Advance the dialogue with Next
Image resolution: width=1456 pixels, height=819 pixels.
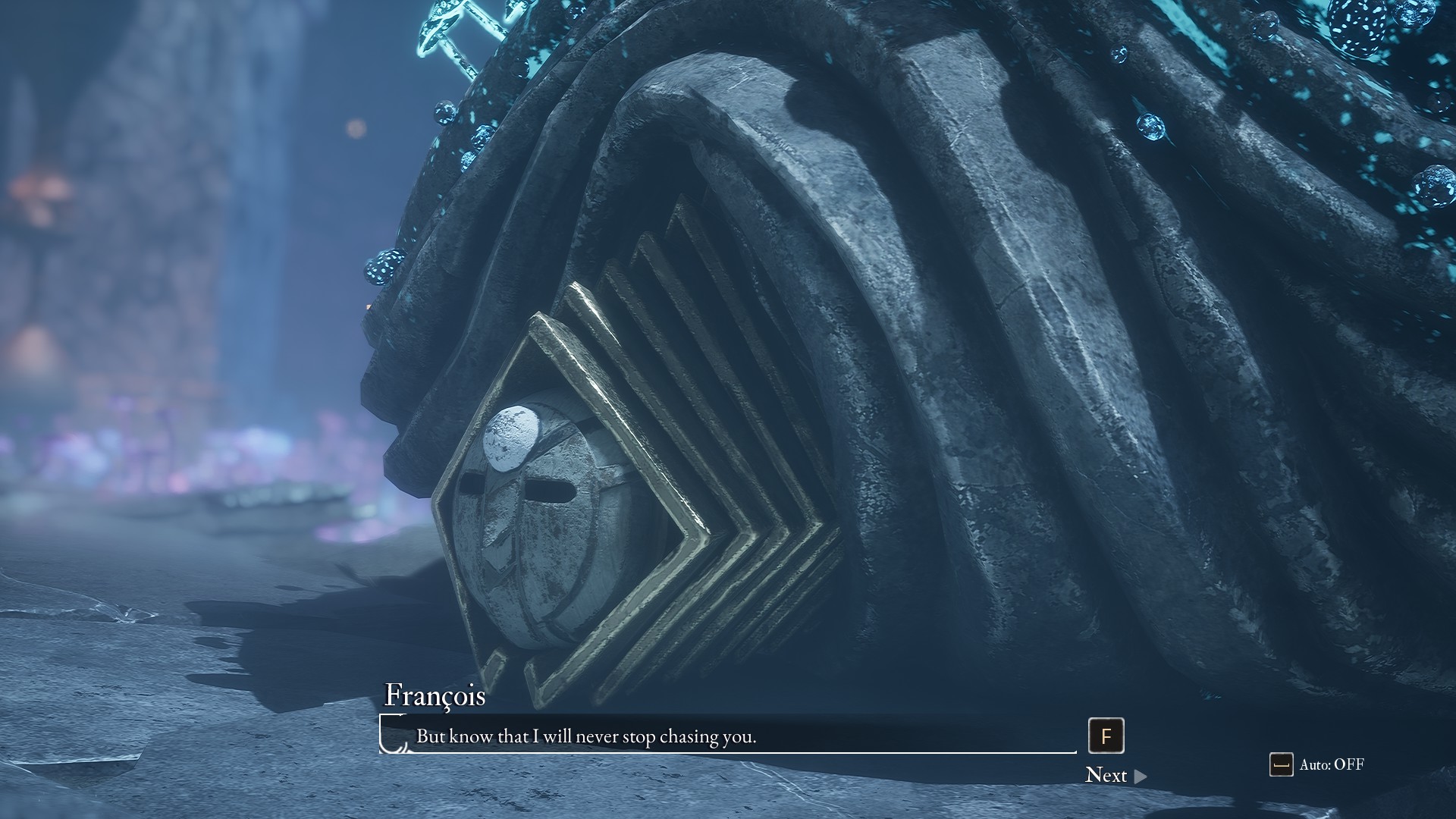click(1115, 775)
